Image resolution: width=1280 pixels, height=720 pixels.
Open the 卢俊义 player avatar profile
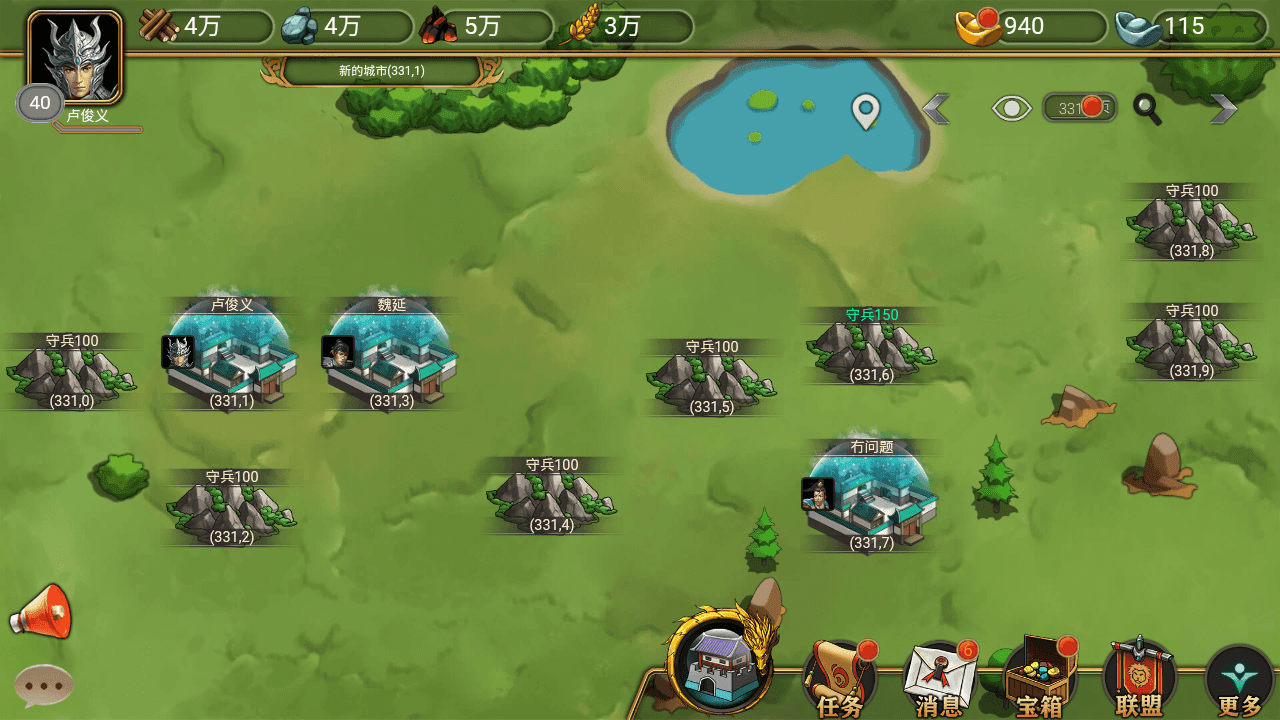[75, 58]
